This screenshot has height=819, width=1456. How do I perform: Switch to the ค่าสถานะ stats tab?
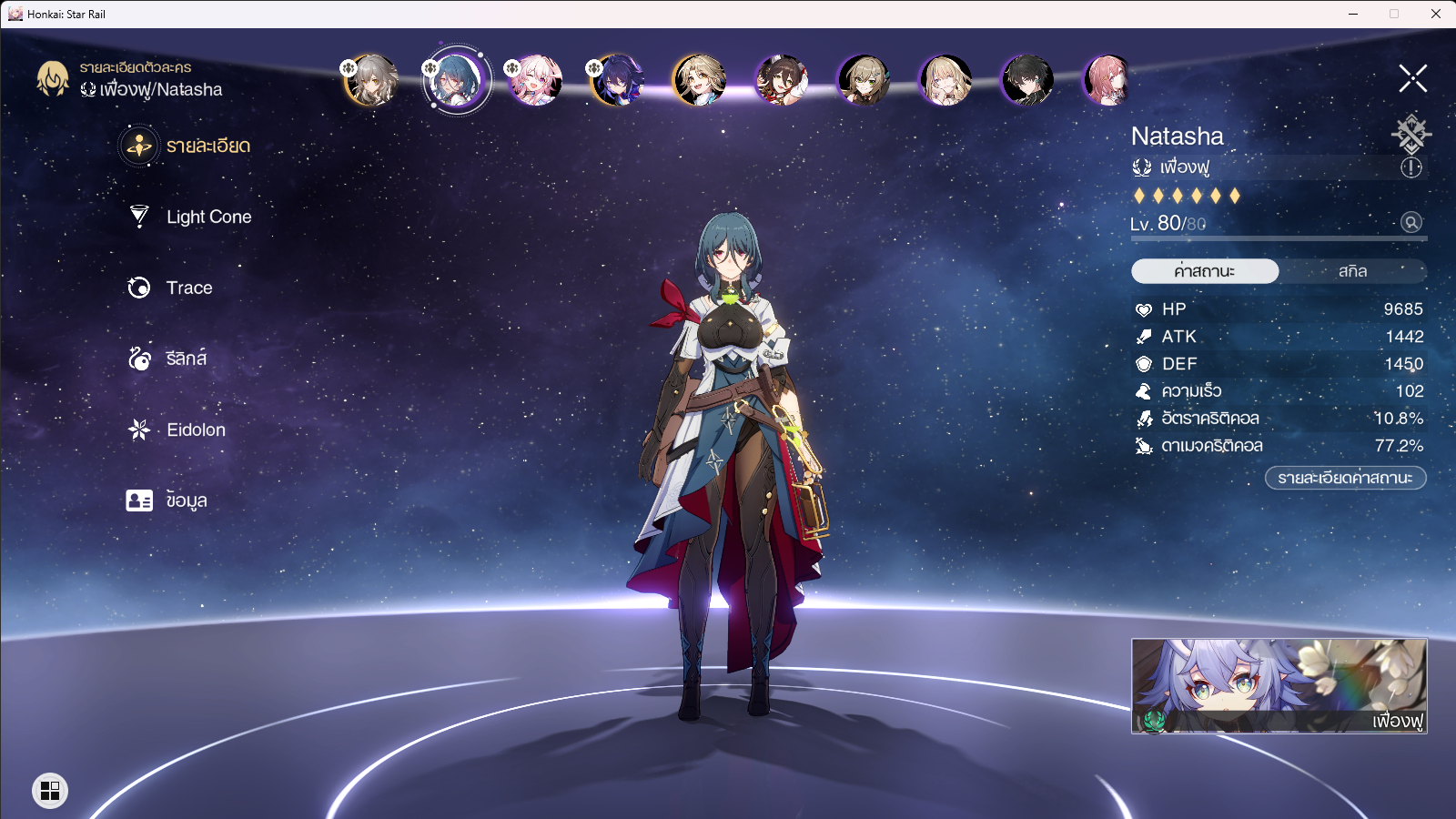[x=1204, y=270]
